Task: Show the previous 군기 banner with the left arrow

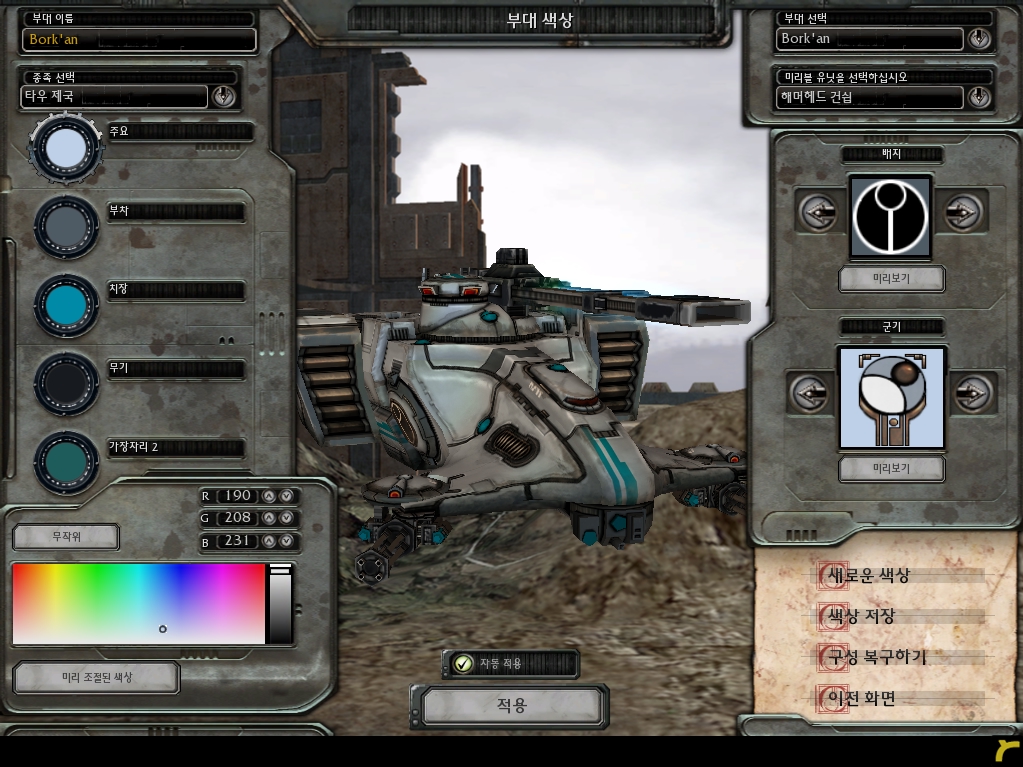Action: pos(811,393)
